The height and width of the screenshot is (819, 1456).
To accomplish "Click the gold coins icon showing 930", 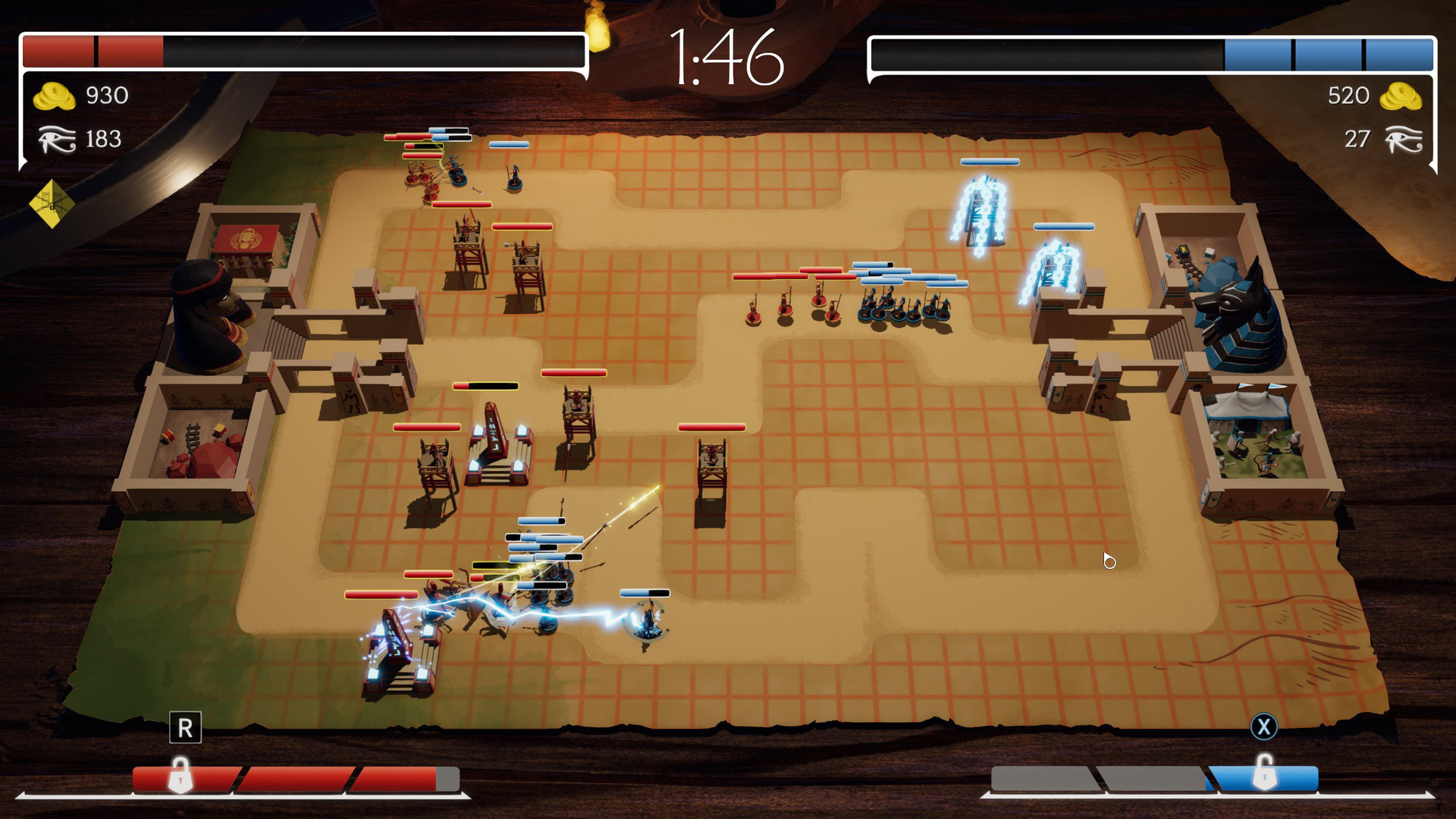I will point(55,96).
